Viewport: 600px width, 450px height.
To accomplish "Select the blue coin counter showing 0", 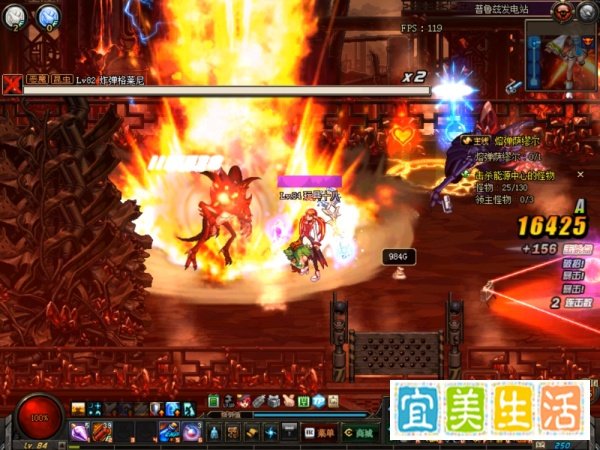I will pos(48,15).
